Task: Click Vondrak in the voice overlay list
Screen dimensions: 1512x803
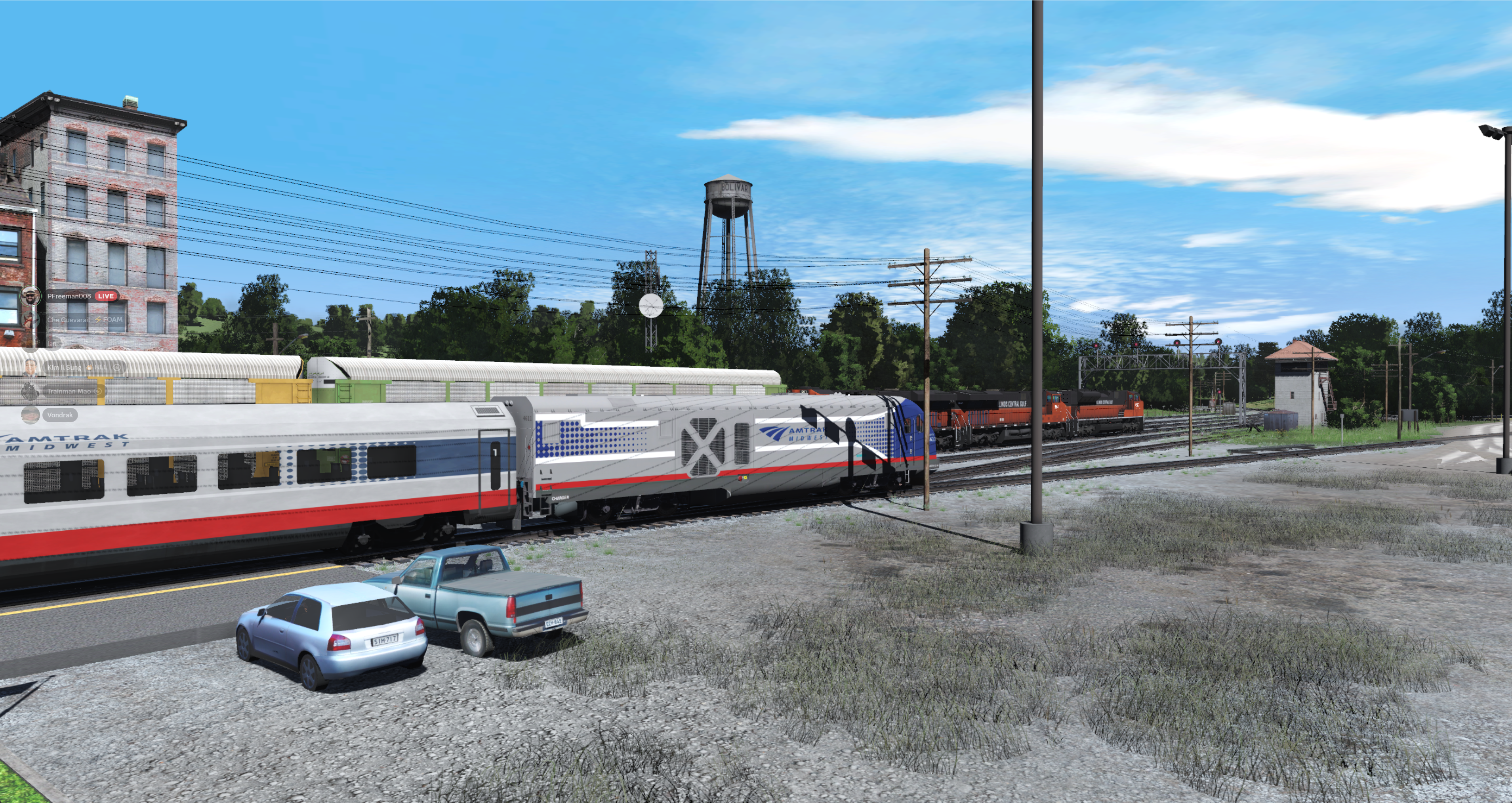Action: coord(59,415)
